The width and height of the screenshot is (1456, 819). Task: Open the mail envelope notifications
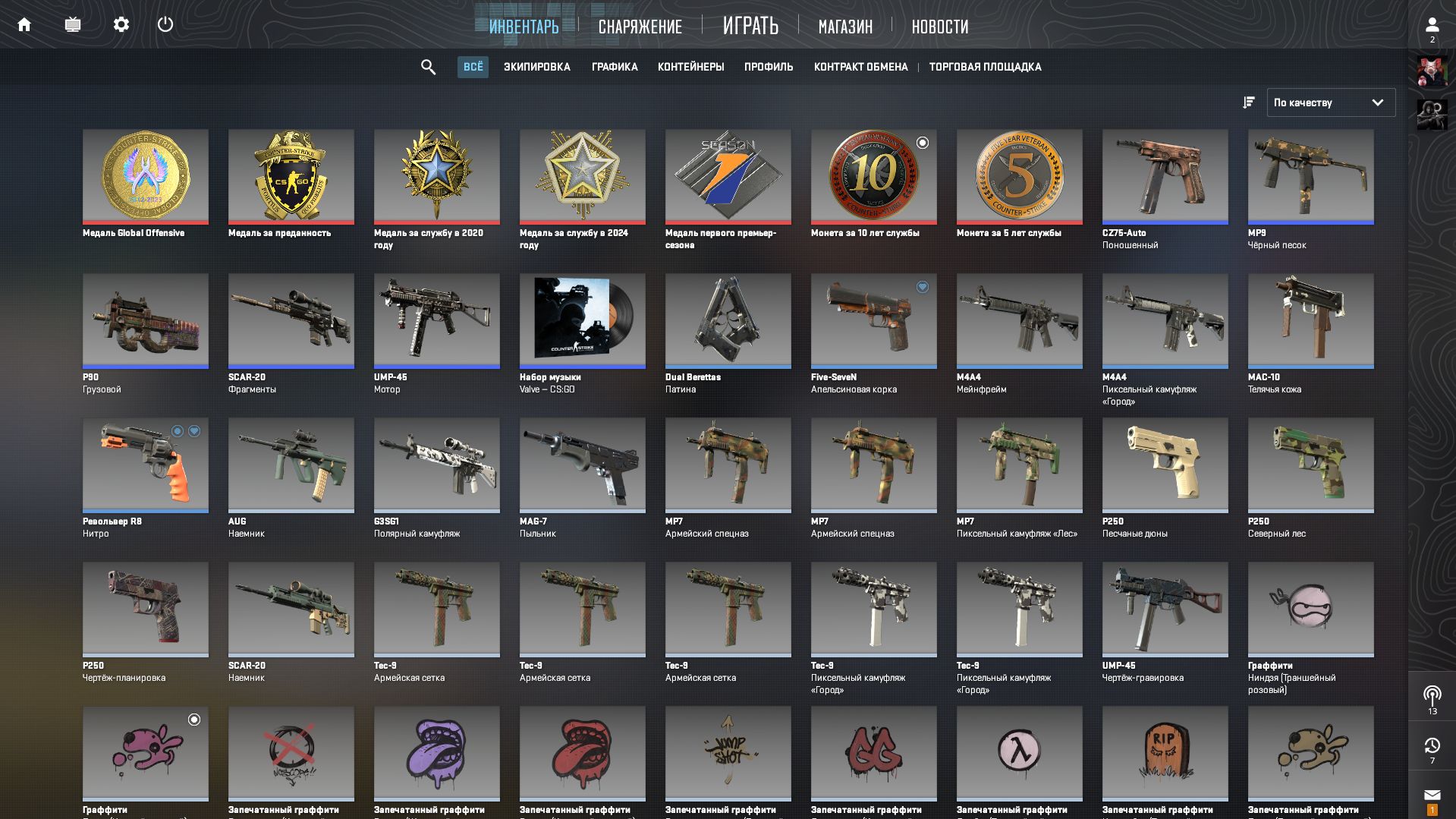tap(1432, 795)
